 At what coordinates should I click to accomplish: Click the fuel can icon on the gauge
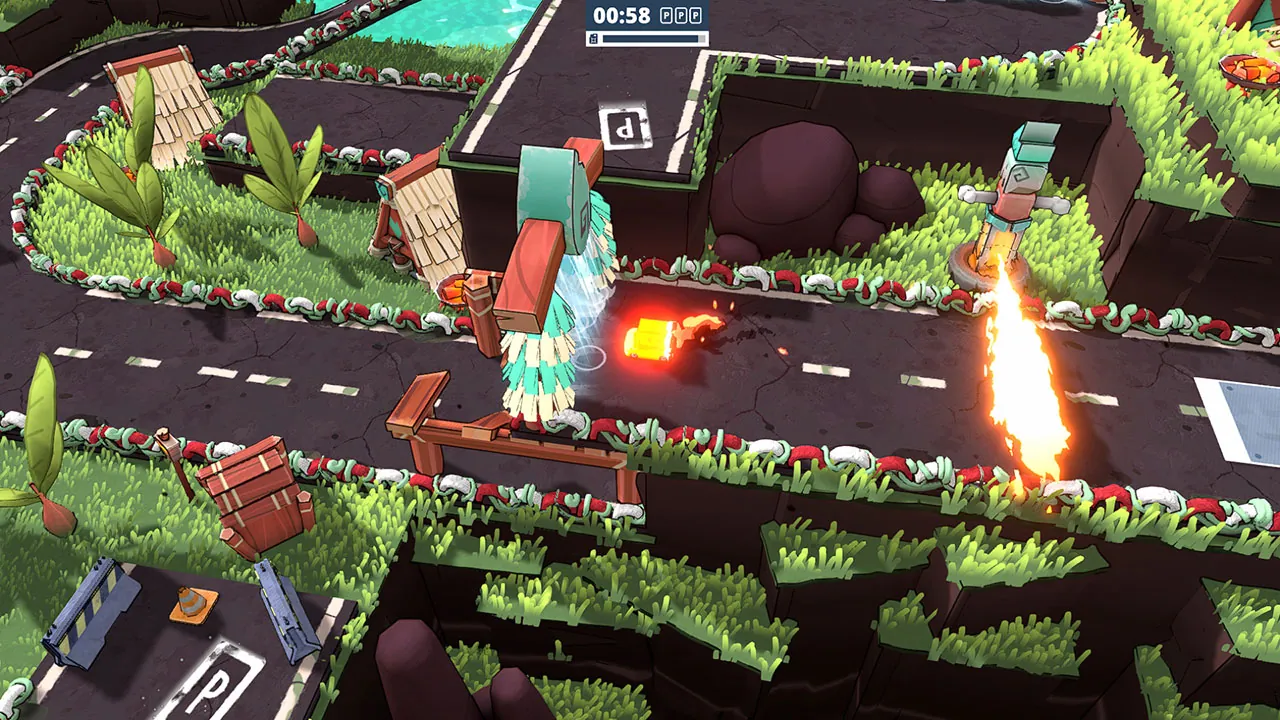pos(593,38)
